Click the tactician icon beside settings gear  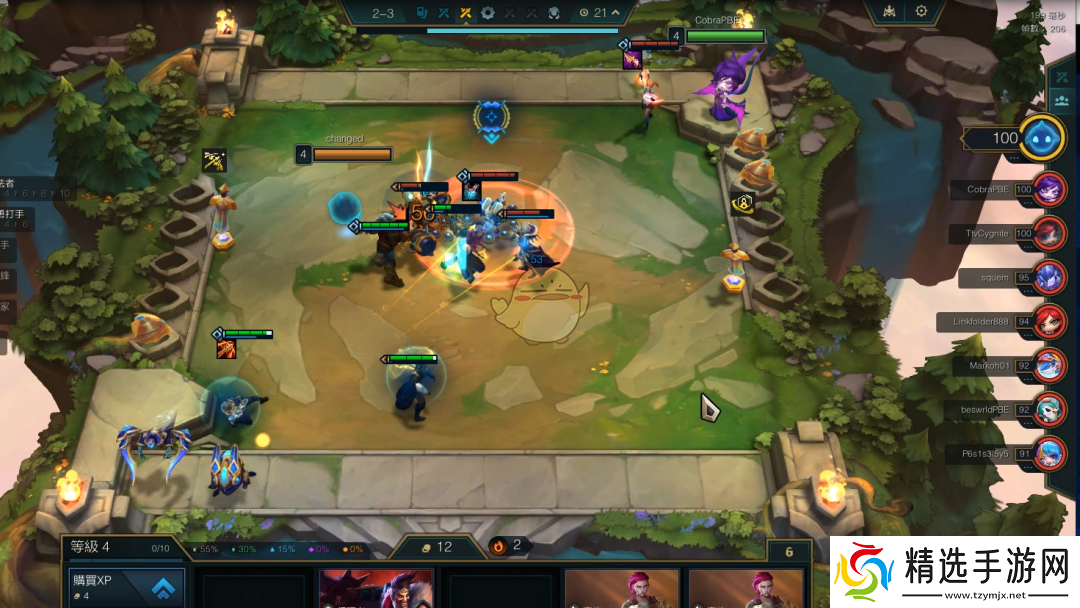pyautogui.click(x=887, y=12)
